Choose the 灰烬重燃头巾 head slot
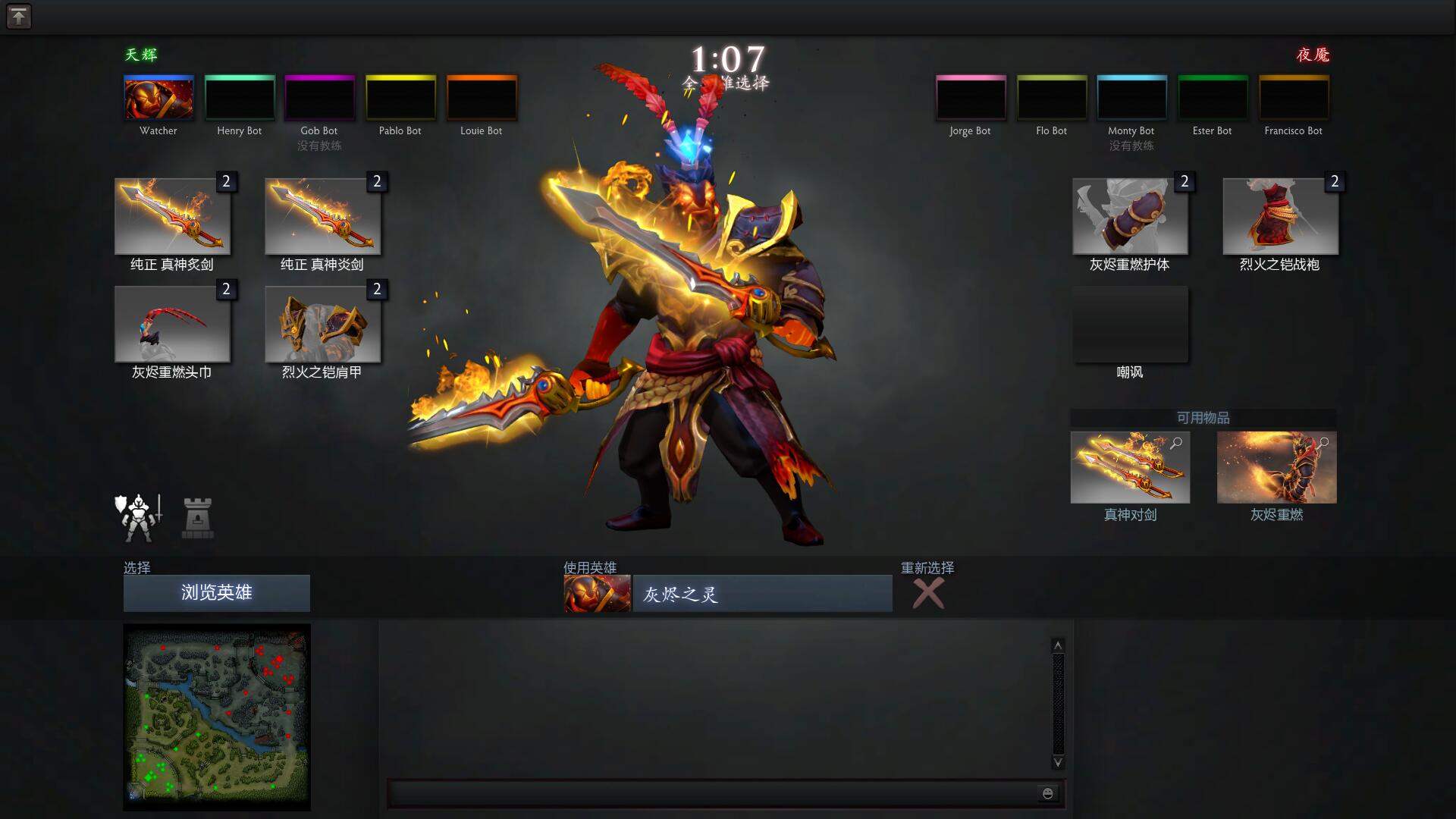Image resolution: width=1456 pixels, height=819 pixels. (172, 325)
